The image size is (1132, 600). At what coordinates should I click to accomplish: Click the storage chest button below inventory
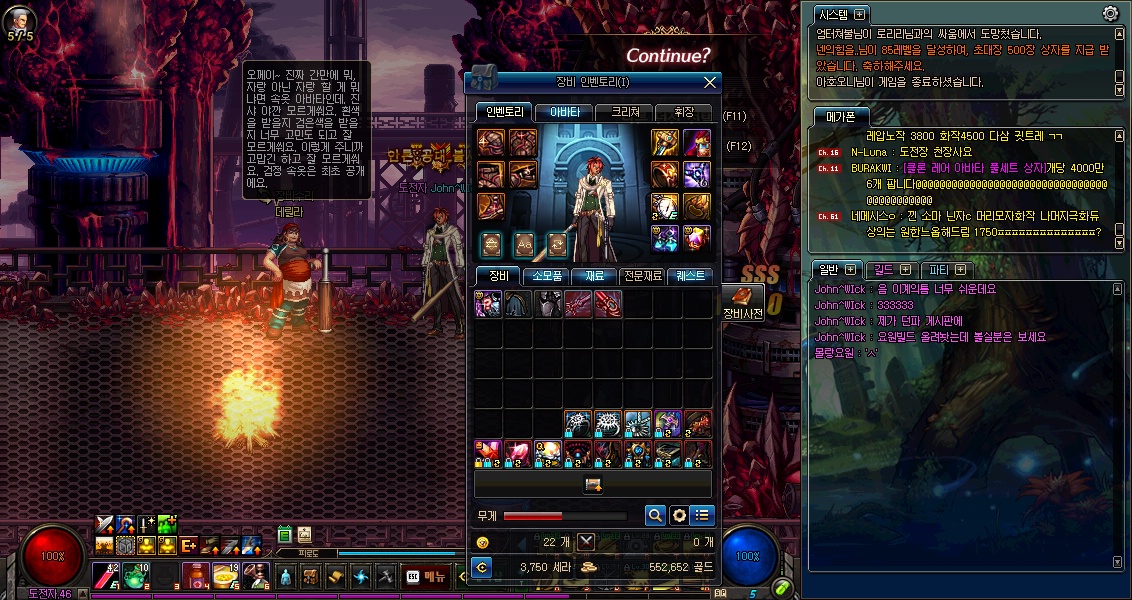click(x=593, y=485)
